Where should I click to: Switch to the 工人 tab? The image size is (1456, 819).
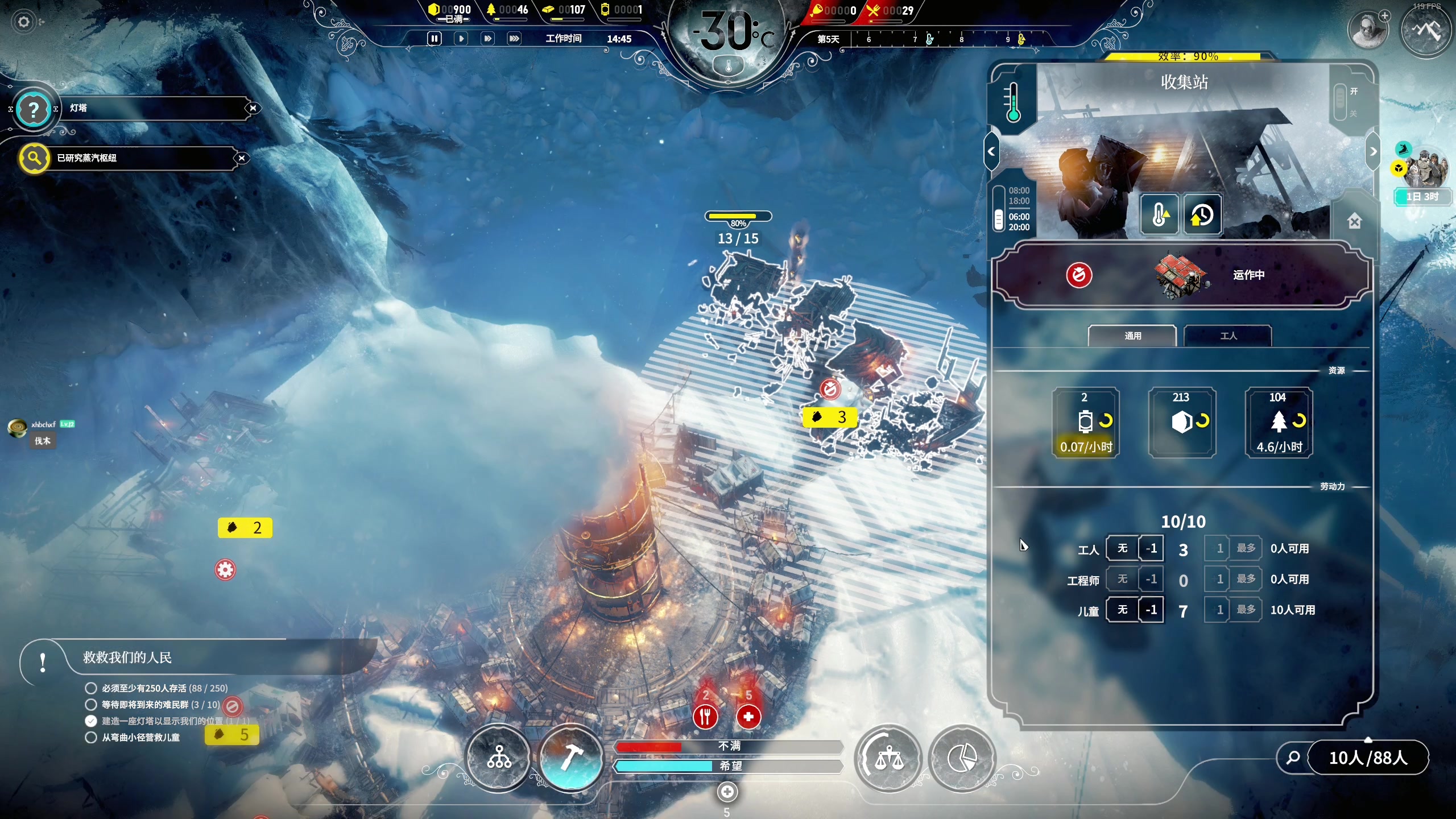(1228, 336)
